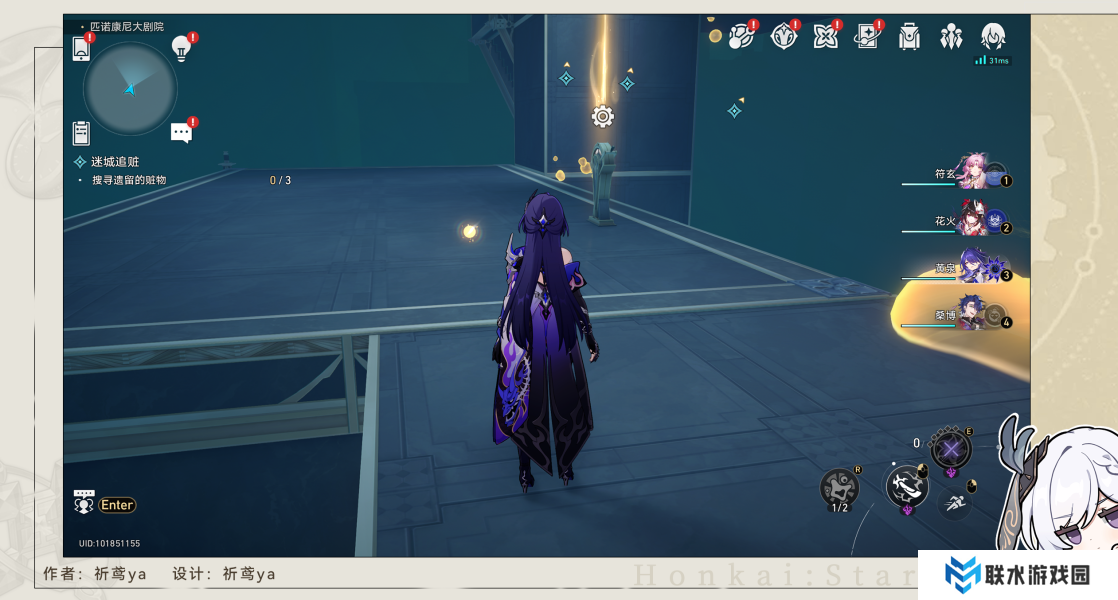Viewport: 1118px width, 600px height.
Task: Open the circular minimap
Action: coord(130,89)
